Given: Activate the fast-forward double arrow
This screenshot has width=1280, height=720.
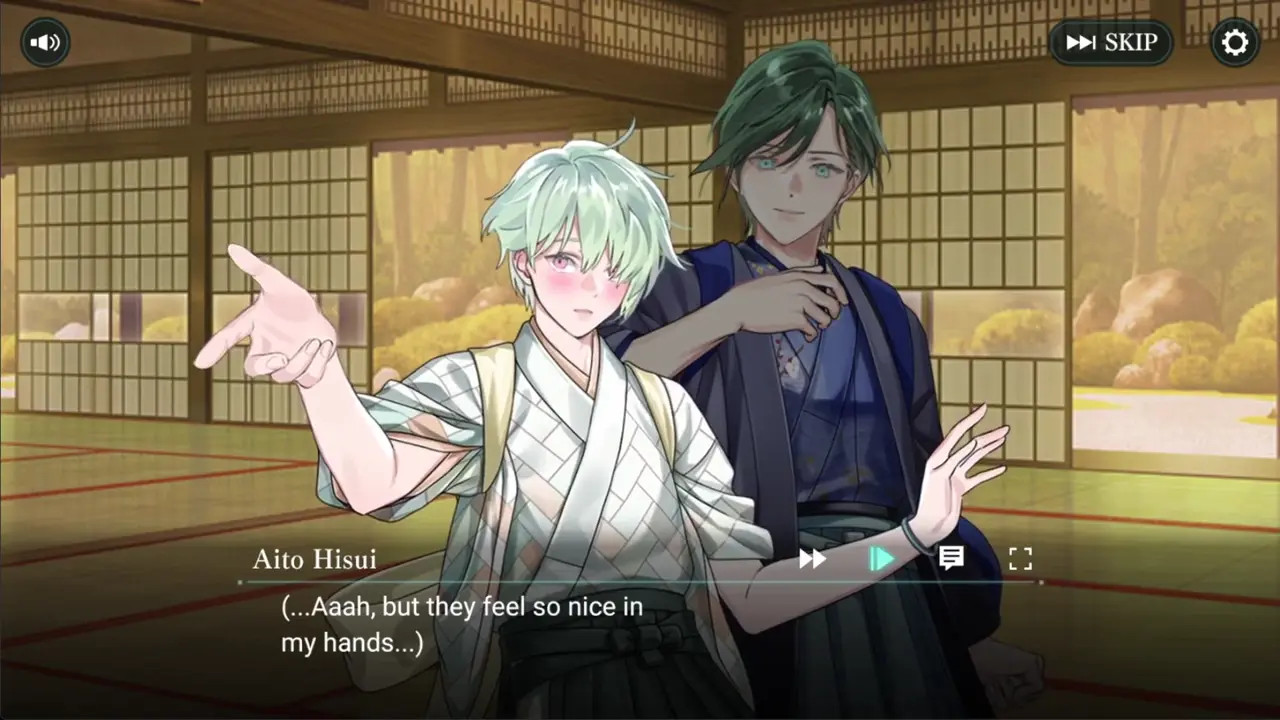Looking at the screenshot, I should (812, 559).
